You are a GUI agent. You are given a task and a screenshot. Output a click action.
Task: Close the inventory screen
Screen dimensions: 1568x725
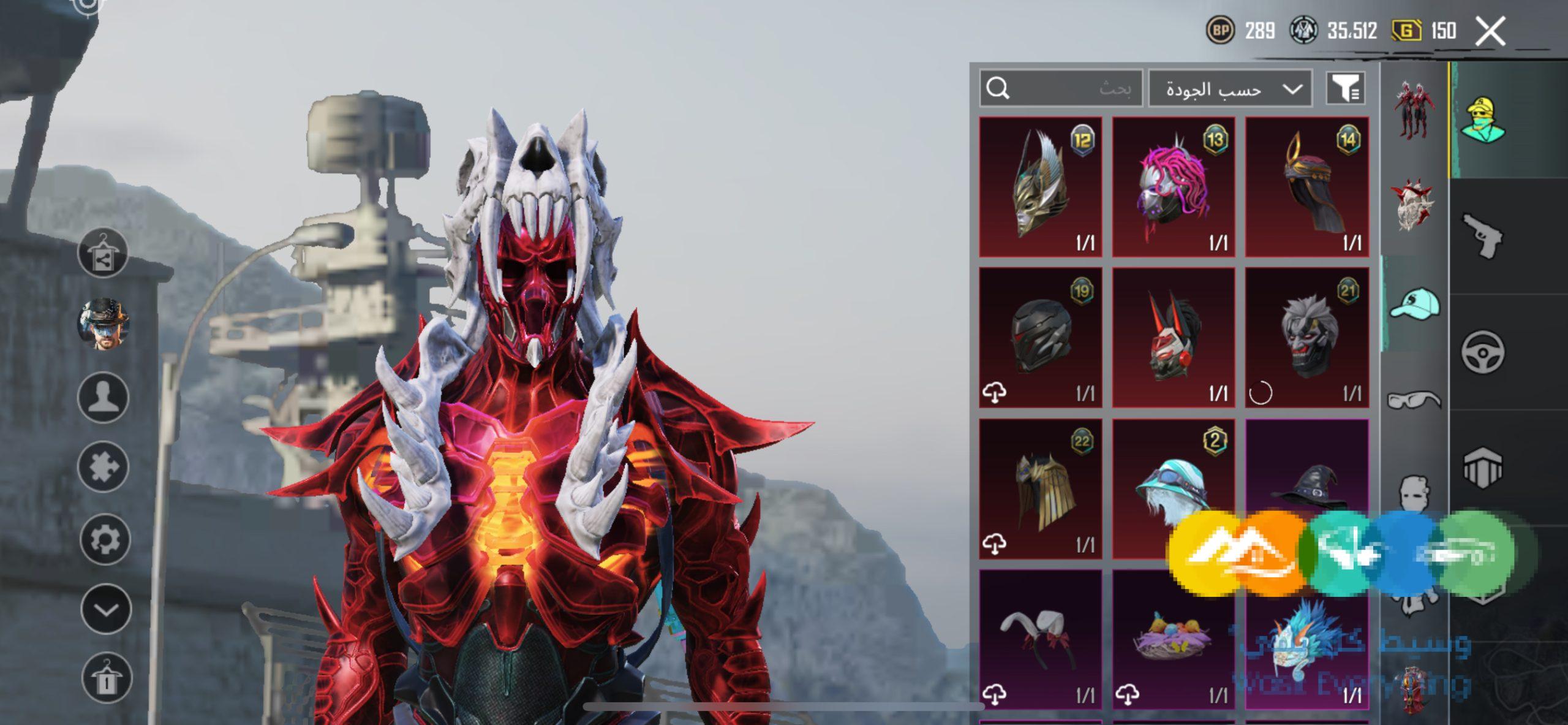[x=1490, y=31]
